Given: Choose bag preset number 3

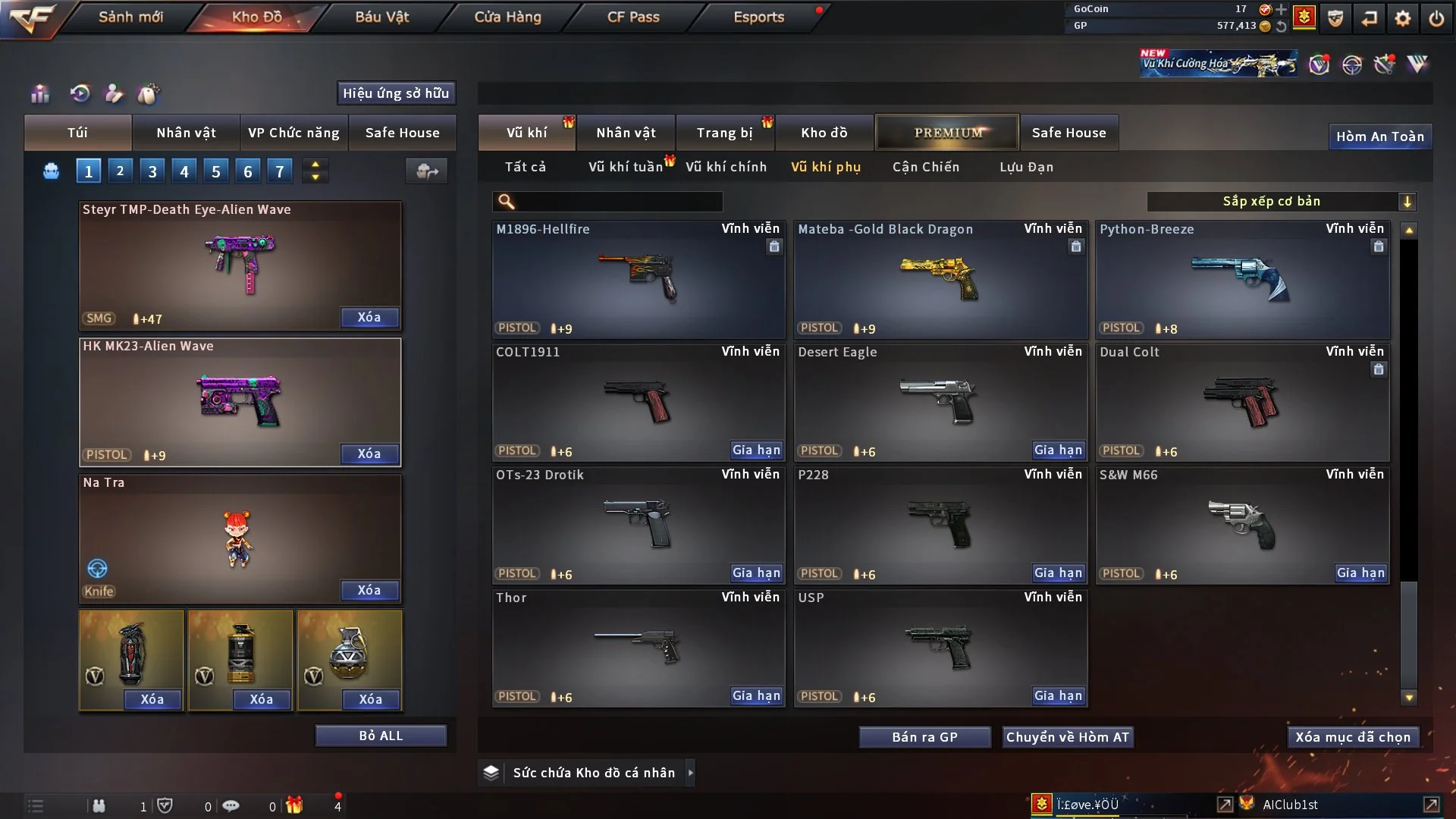Looking at the screenshot, I should coord(152,171).
